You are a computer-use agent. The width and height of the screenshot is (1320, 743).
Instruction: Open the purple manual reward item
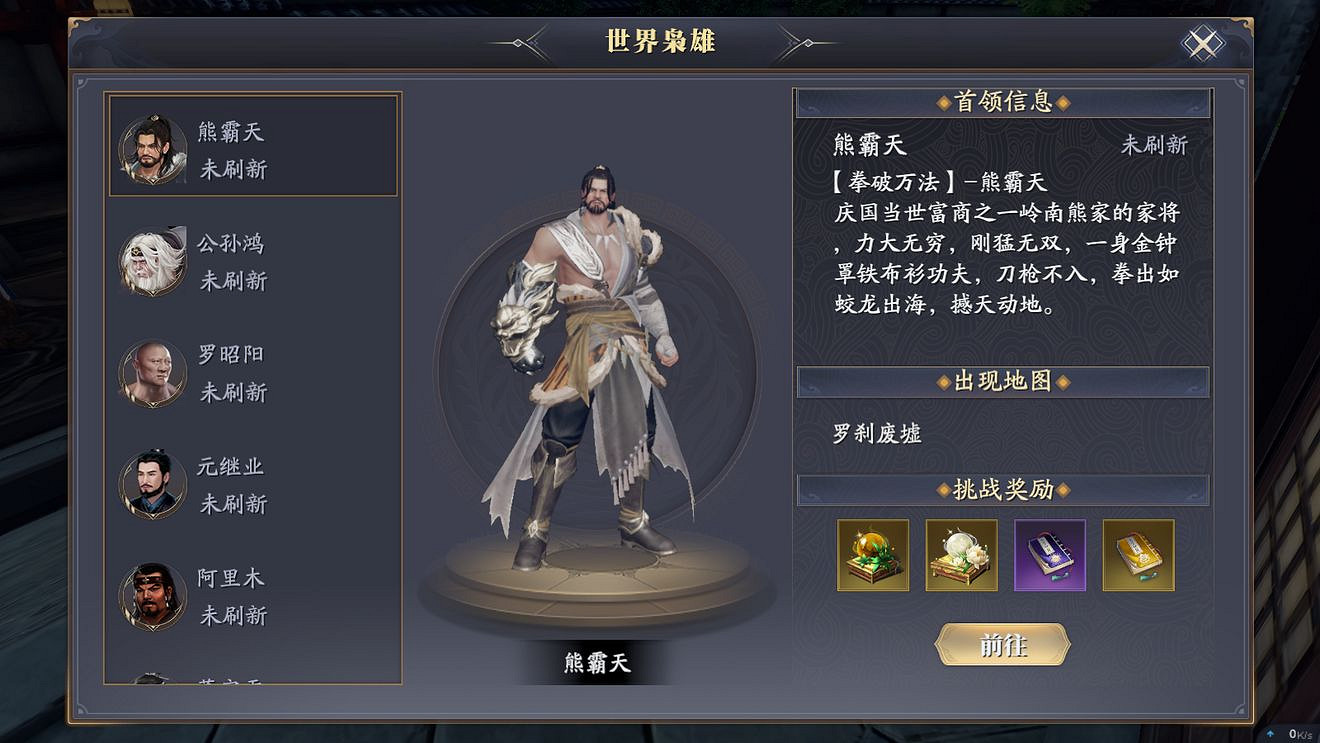[1050, 556]
